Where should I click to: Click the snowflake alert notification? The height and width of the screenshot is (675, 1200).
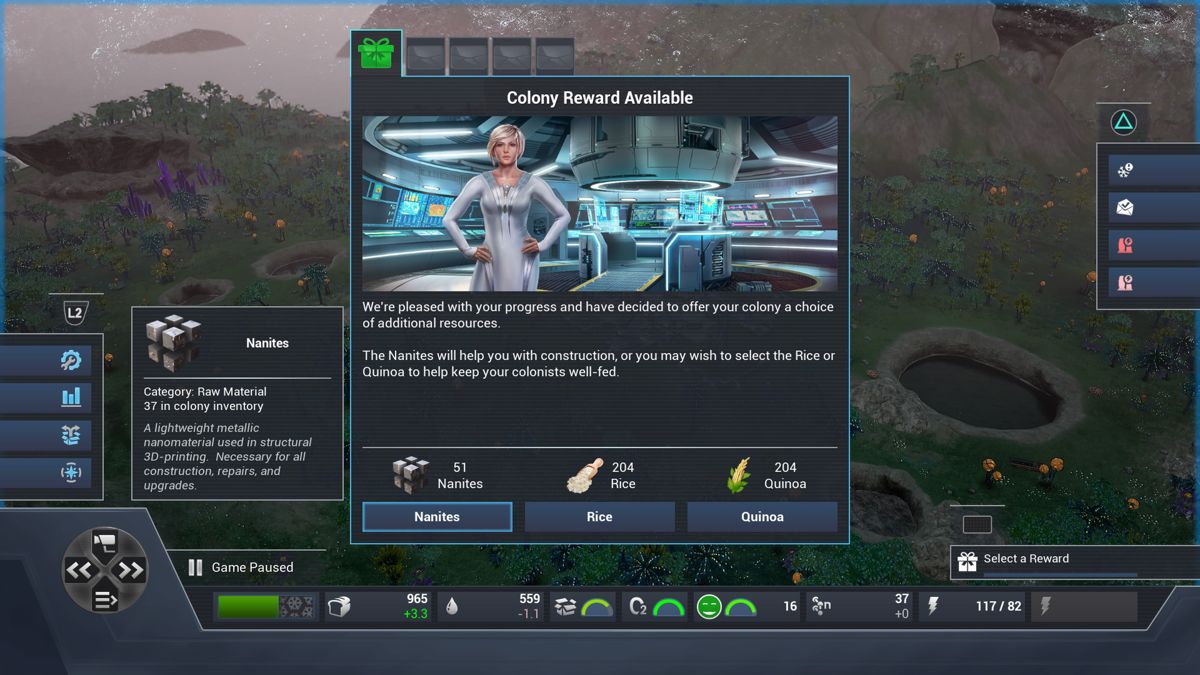click(x=1125, y=171)
